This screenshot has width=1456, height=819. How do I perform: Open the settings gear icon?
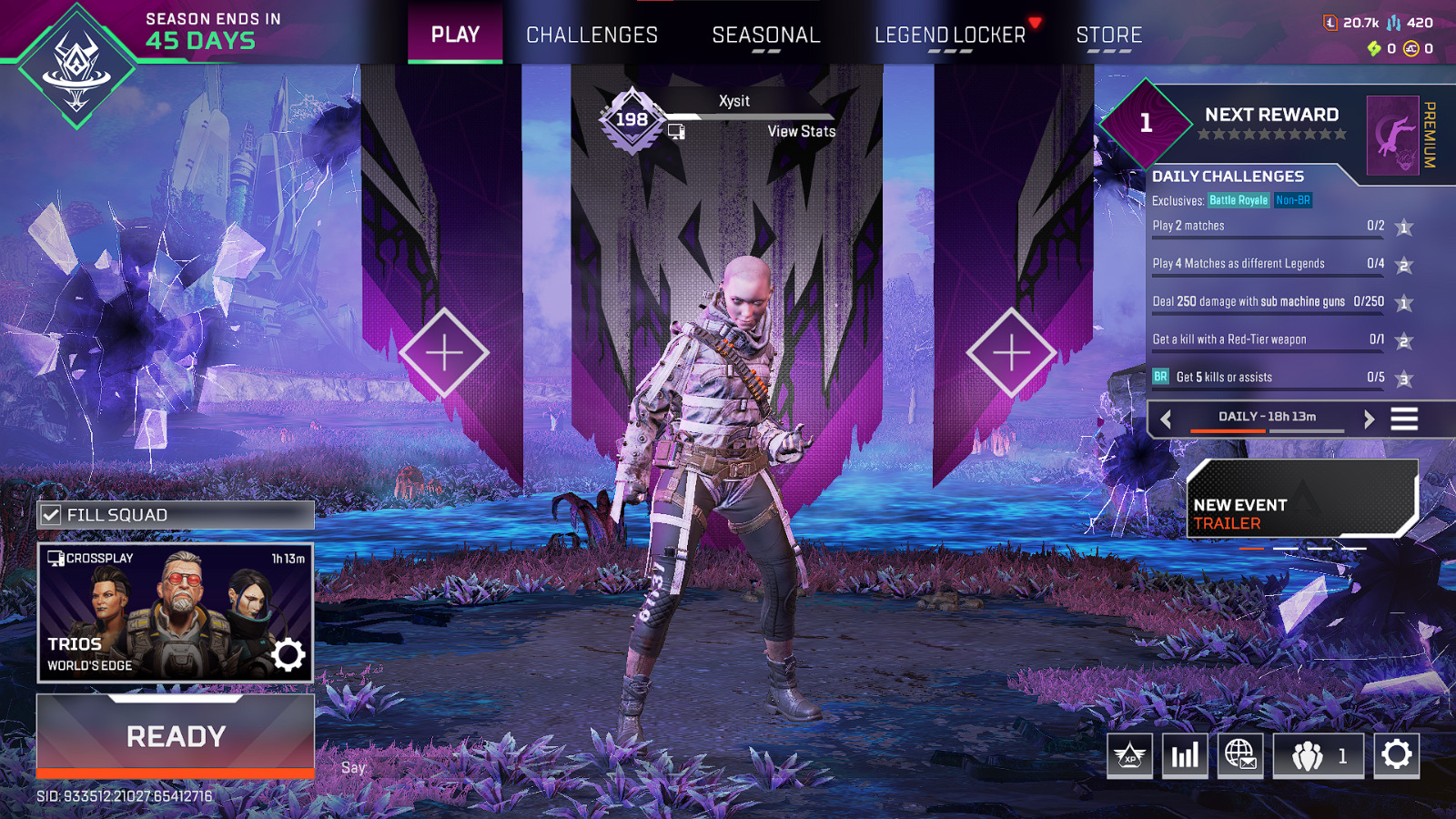[1394, 754]
